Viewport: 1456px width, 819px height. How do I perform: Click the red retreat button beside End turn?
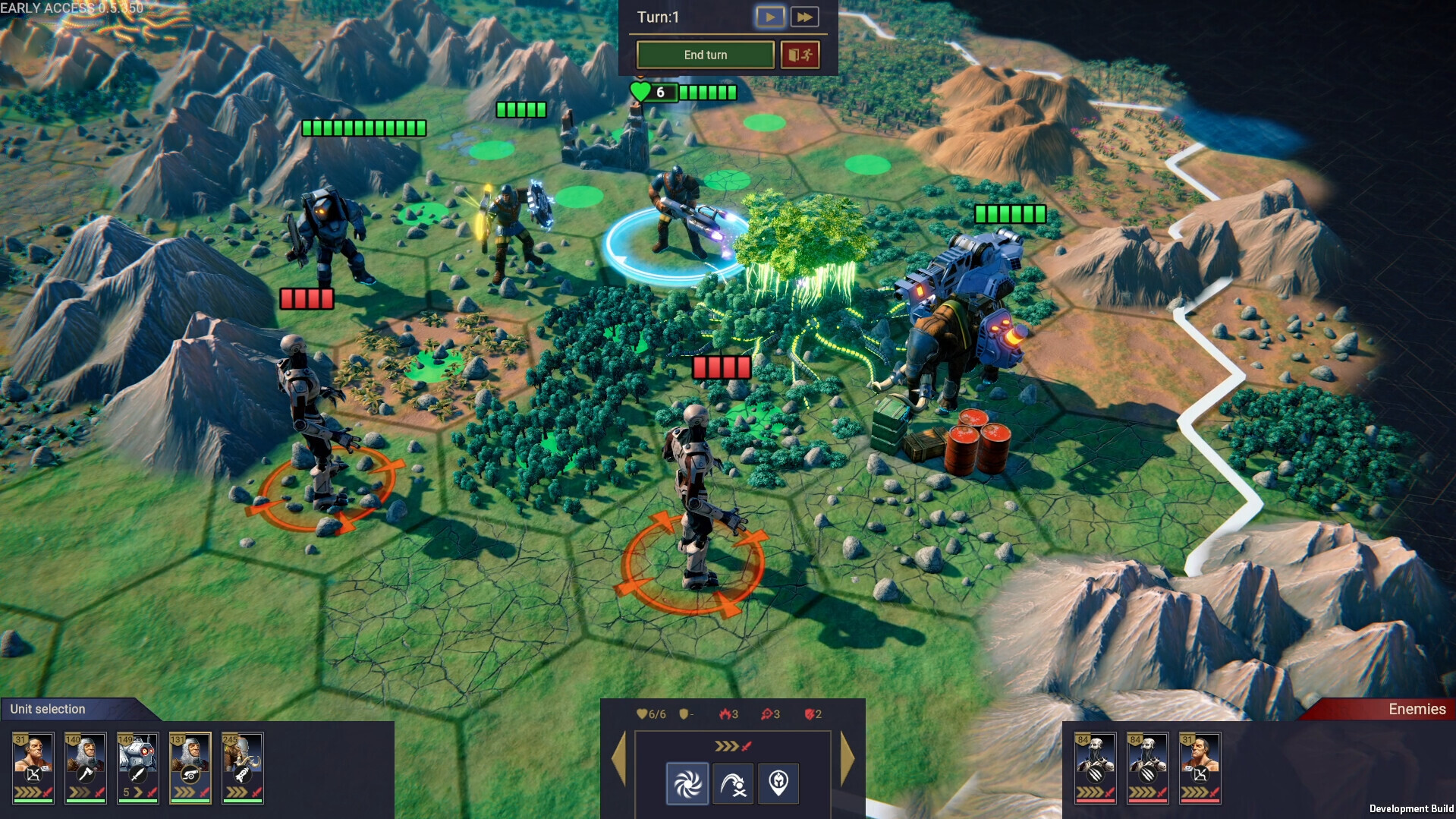tap(800, 55)
